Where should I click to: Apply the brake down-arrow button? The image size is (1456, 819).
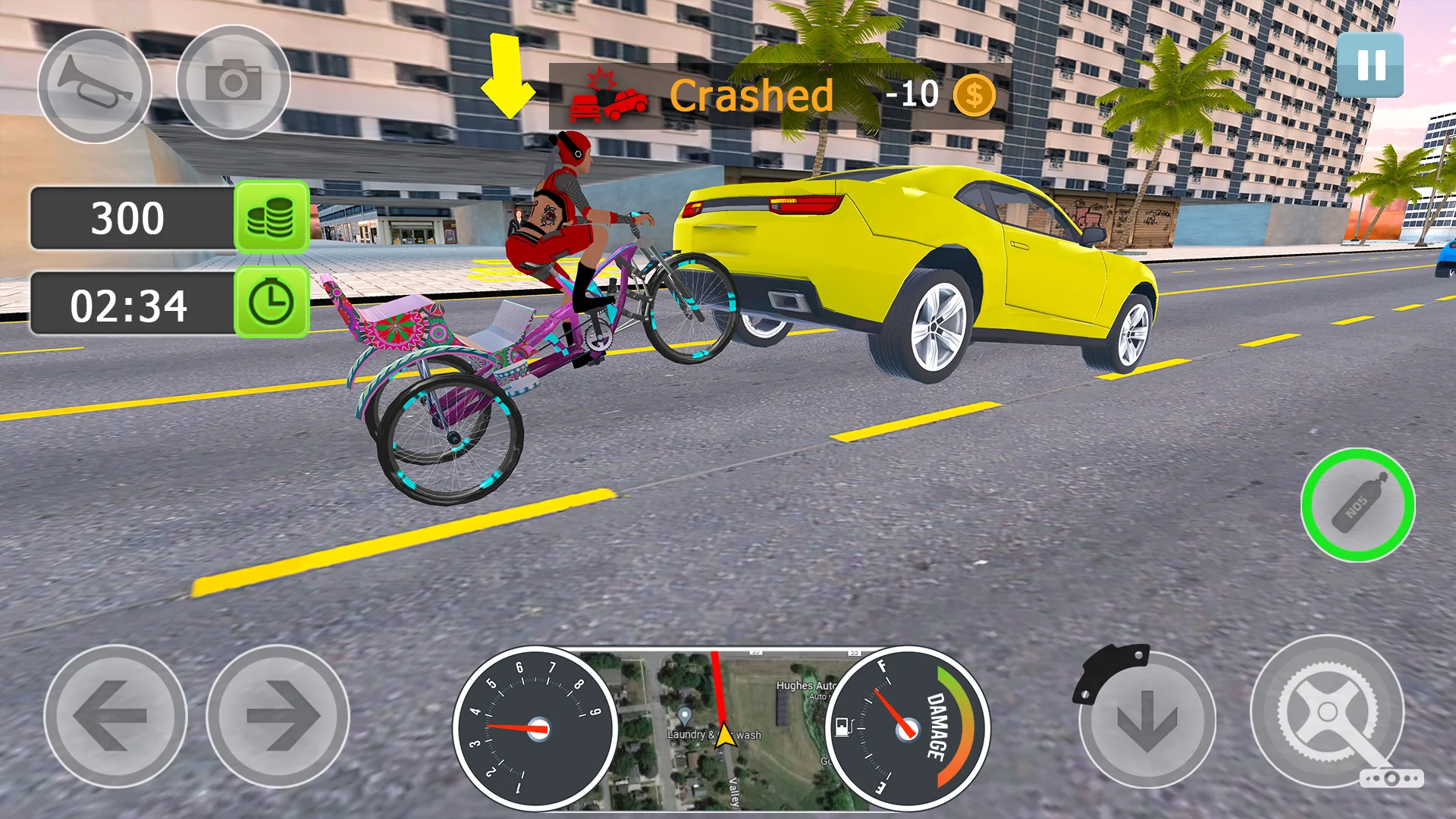click(x=1147, y=719)
